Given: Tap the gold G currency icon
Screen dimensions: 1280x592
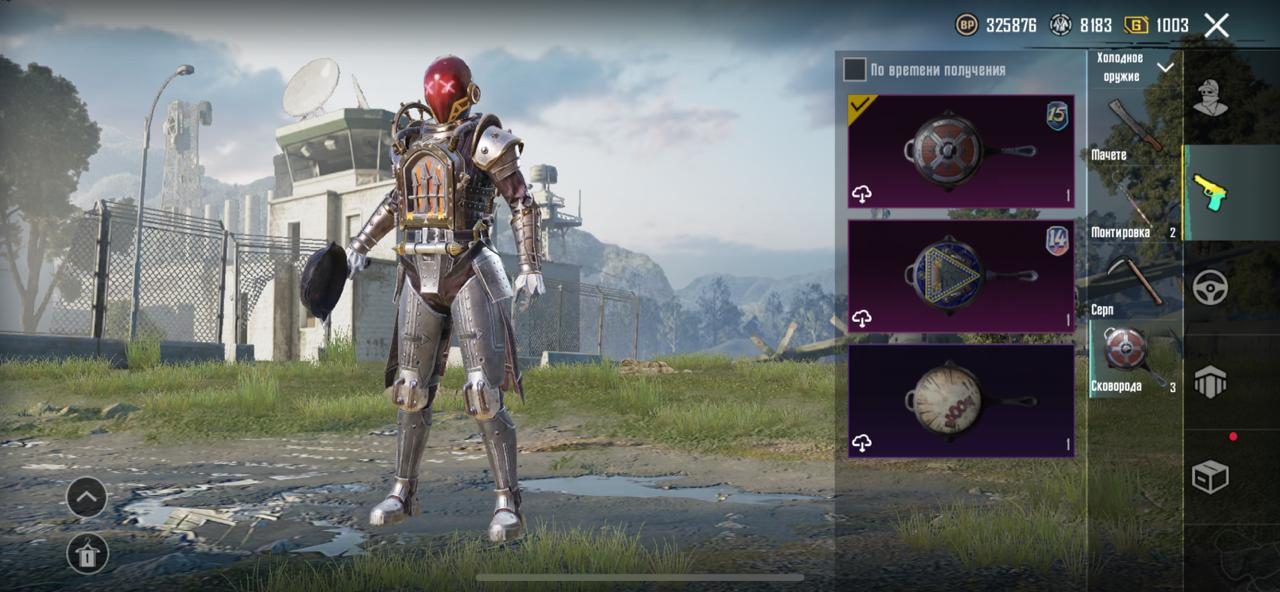Looking at the screenshot, I should click(1136, 25).
